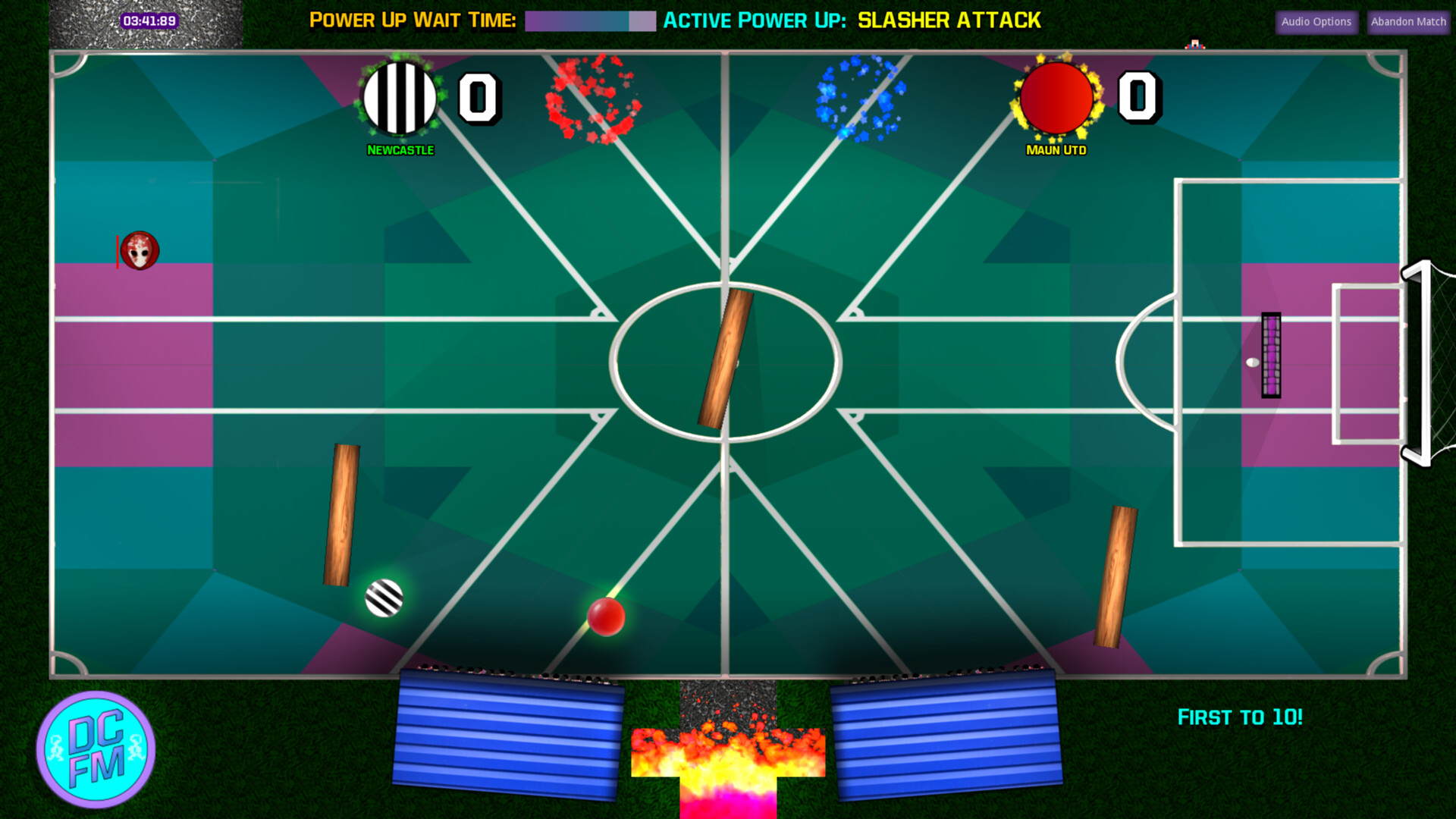The image size is (1456, 819).
Task: Open Audio Options
Action: [x=1316, y=21]
